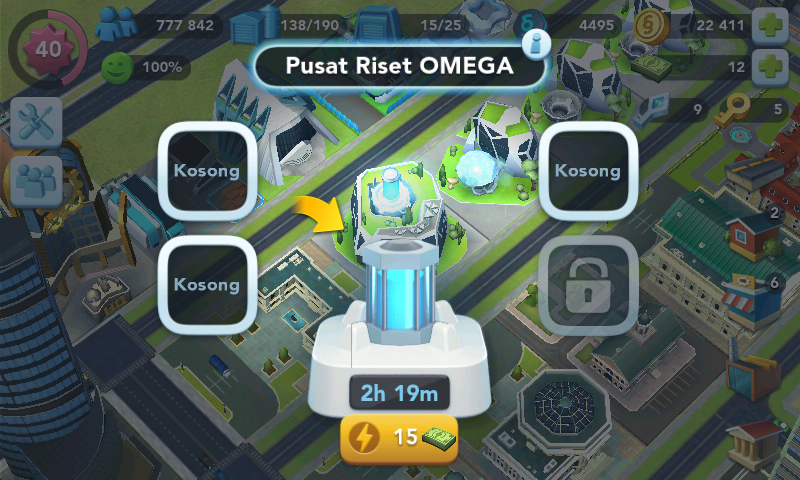Add more SimCash with the plus button
Screen dimensions: 800x480
point(769,67)
